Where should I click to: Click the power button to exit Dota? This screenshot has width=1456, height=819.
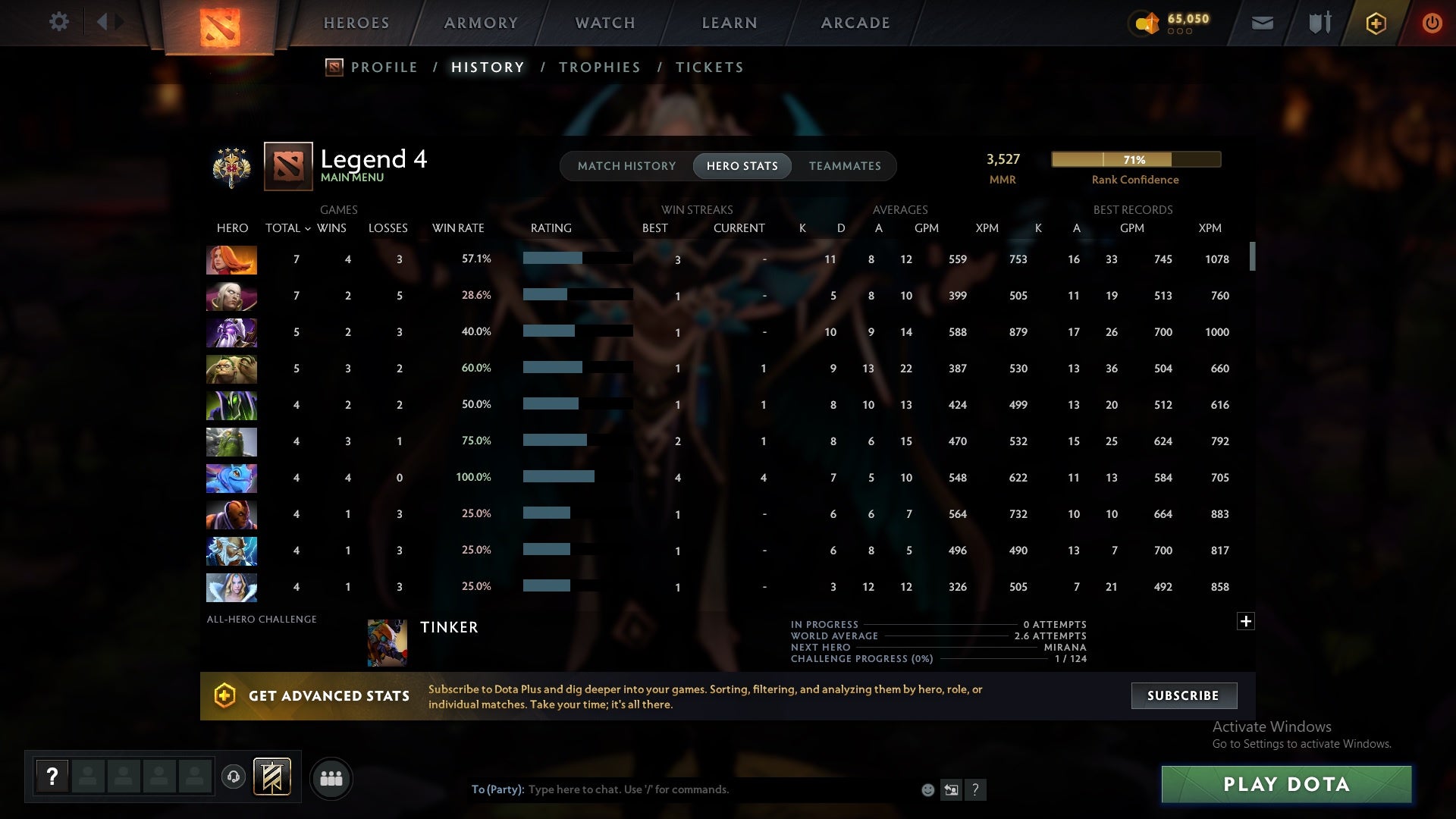point(1432,23)
